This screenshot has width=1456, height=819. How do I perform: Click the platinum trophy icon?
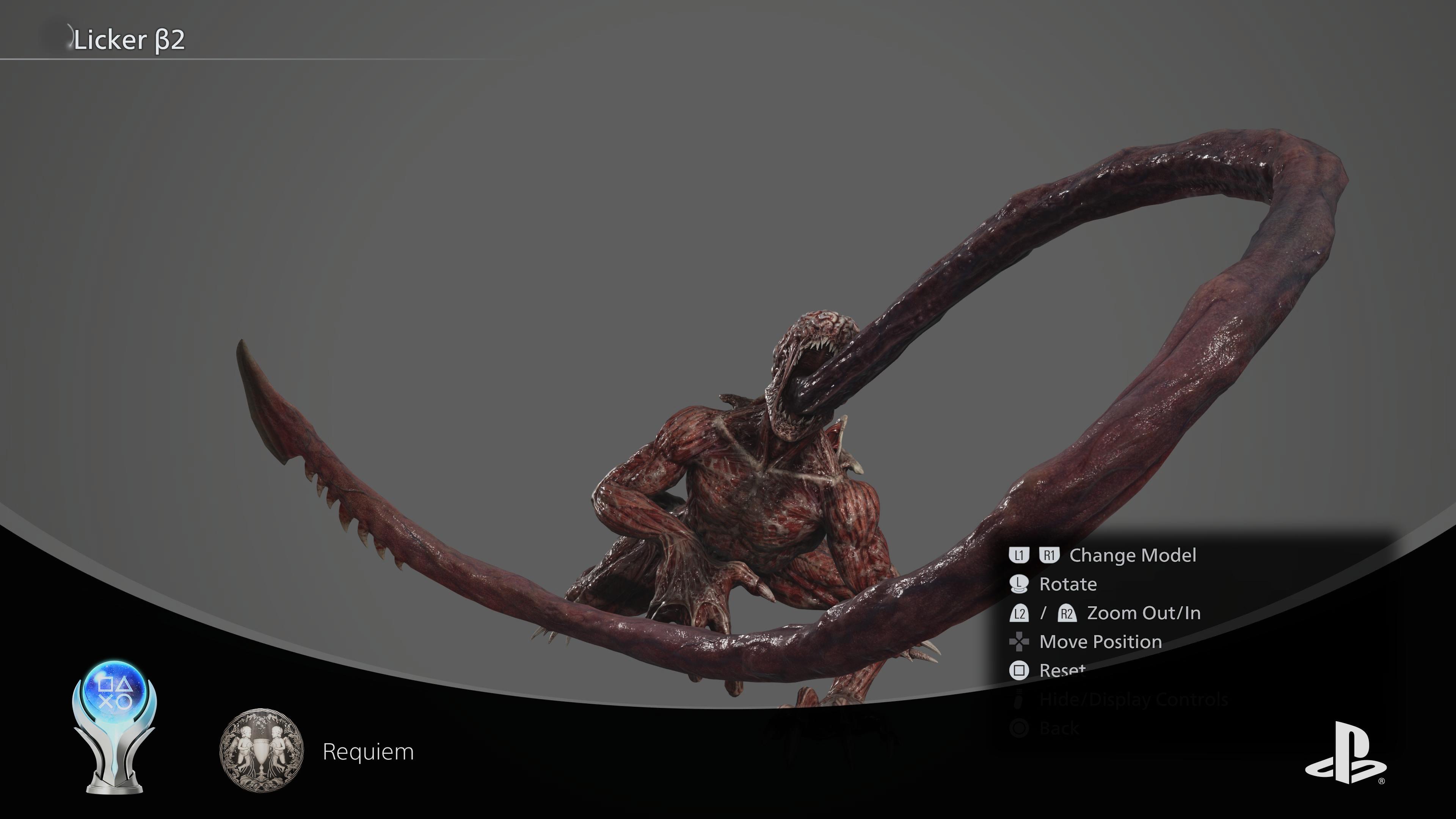[x=115, y=726]
